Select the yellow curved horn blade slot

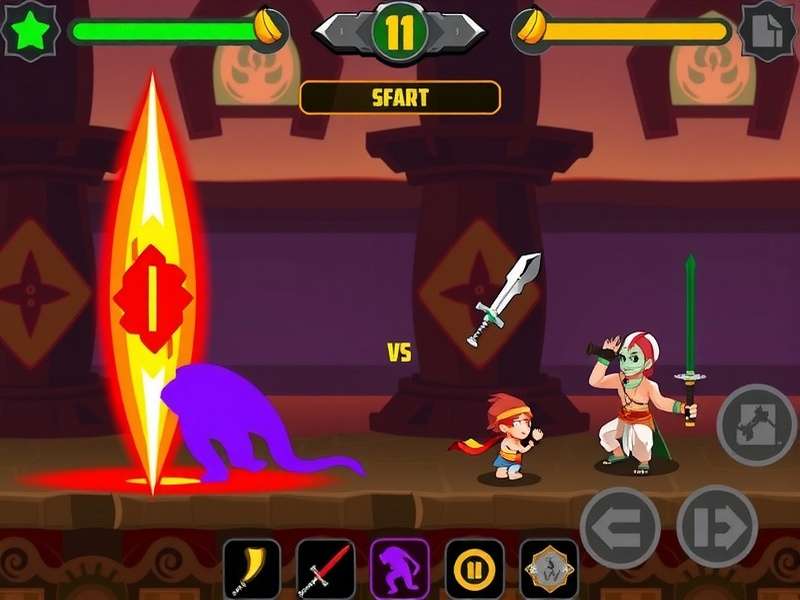tap(251, 569)
